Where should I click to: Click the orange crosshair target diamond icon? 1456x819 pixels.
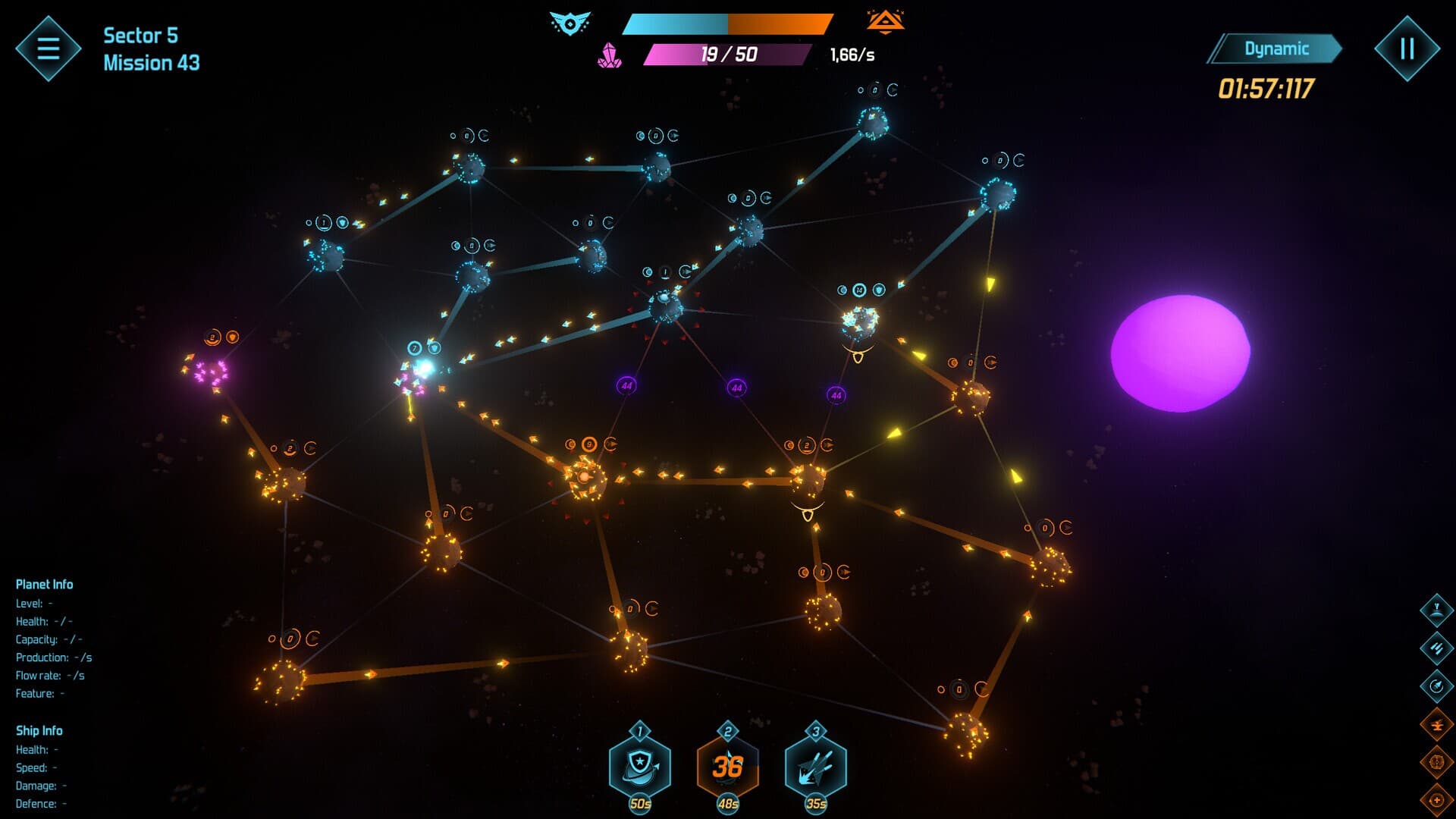[1436, 761]
